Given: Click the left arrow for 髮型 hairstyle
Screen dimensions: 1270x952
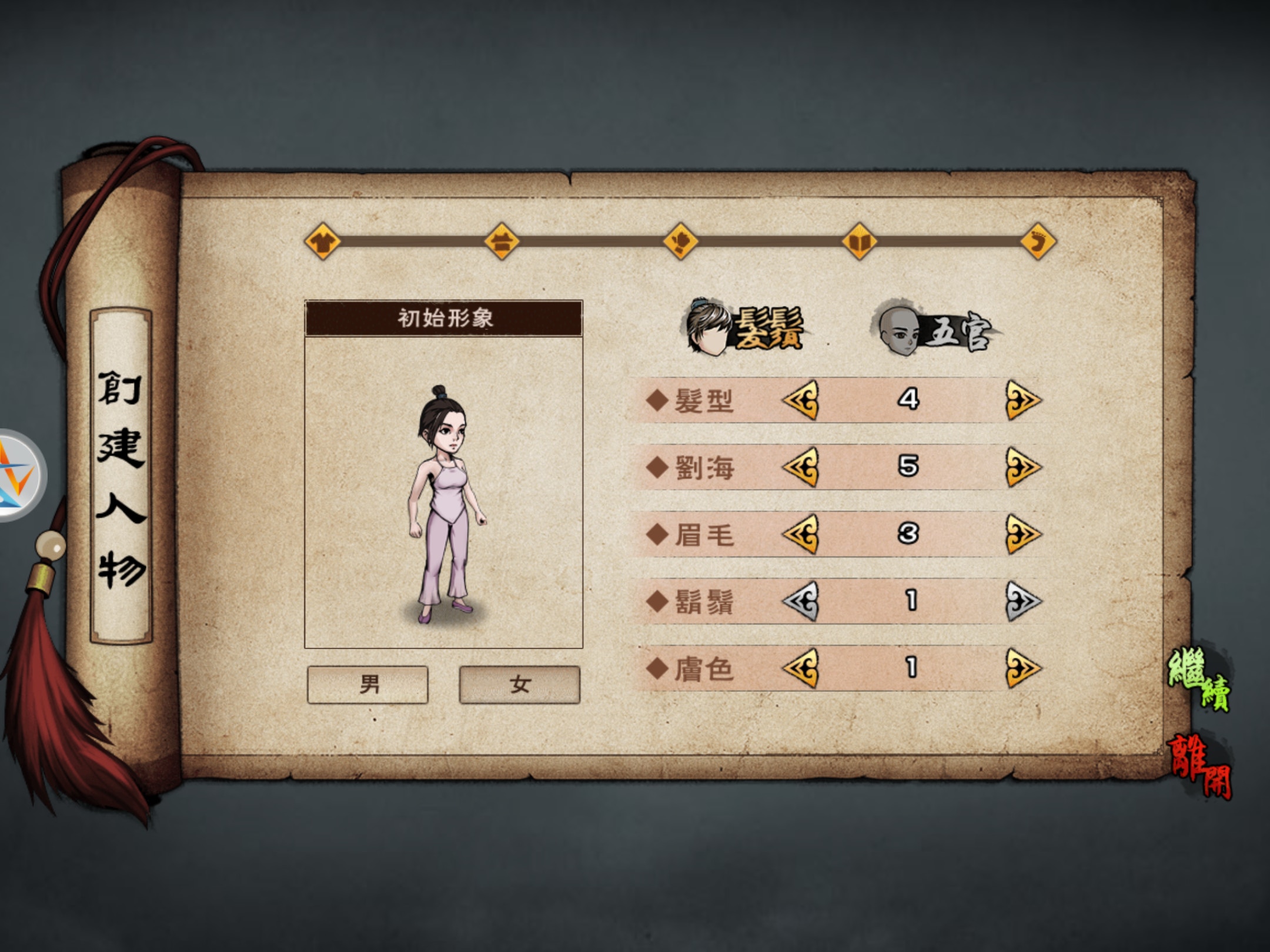Looking at the screenshot, I should tap(800, 400).
